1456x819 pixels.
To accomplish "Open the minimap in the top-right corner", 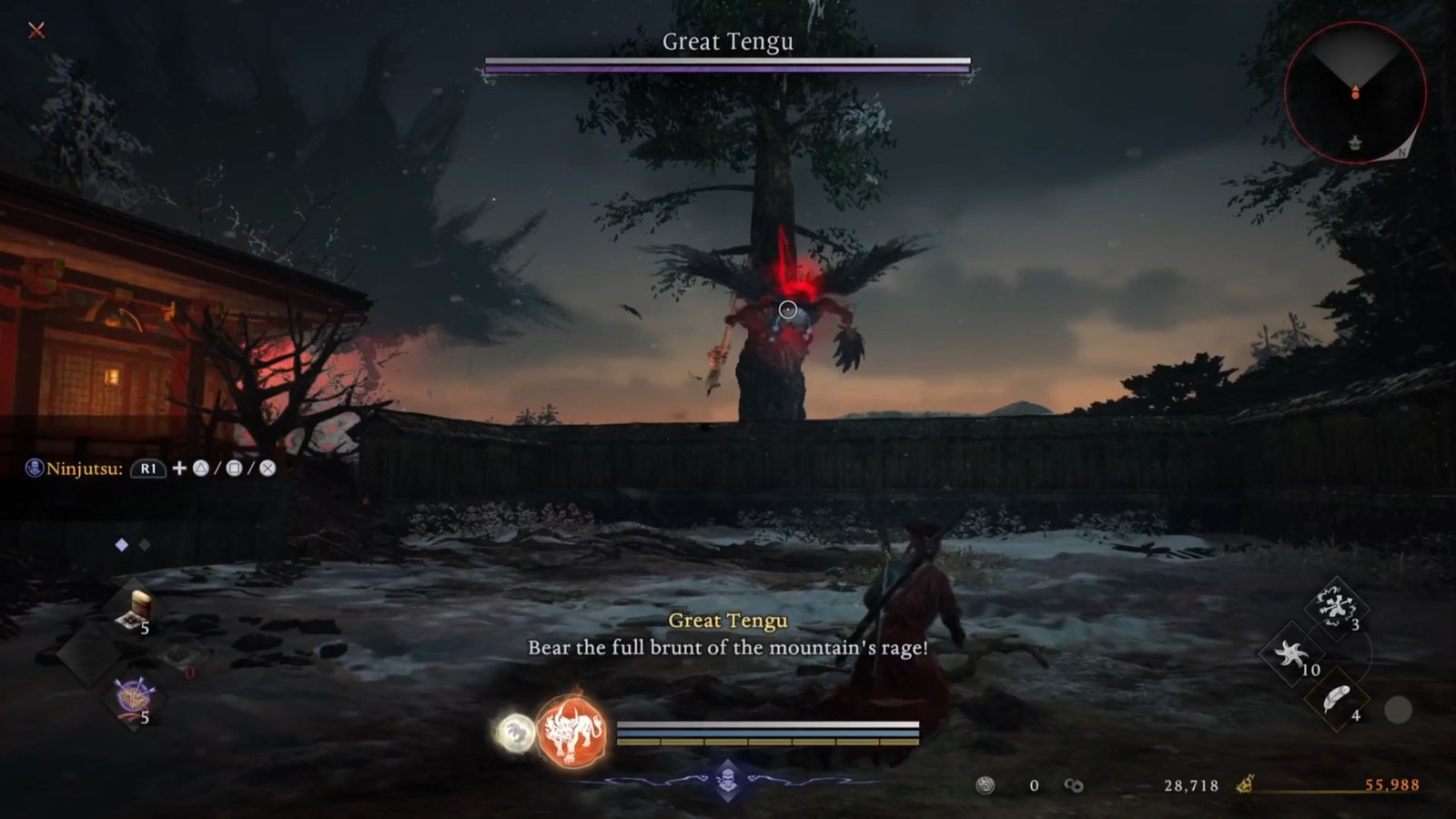I will (1354, 91).
